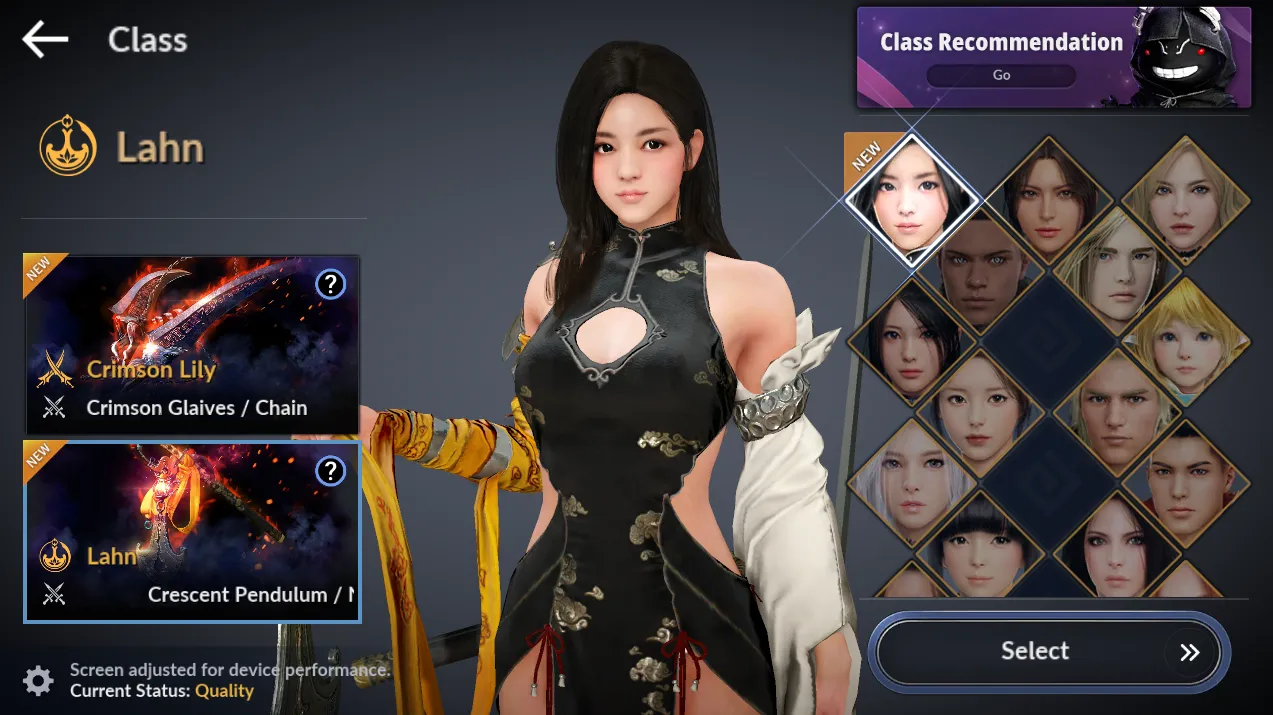Go back using the arrow beside Class
The height and width of the screenshot is (715, 1273).
pyautogui.click(x=45, y=40)
